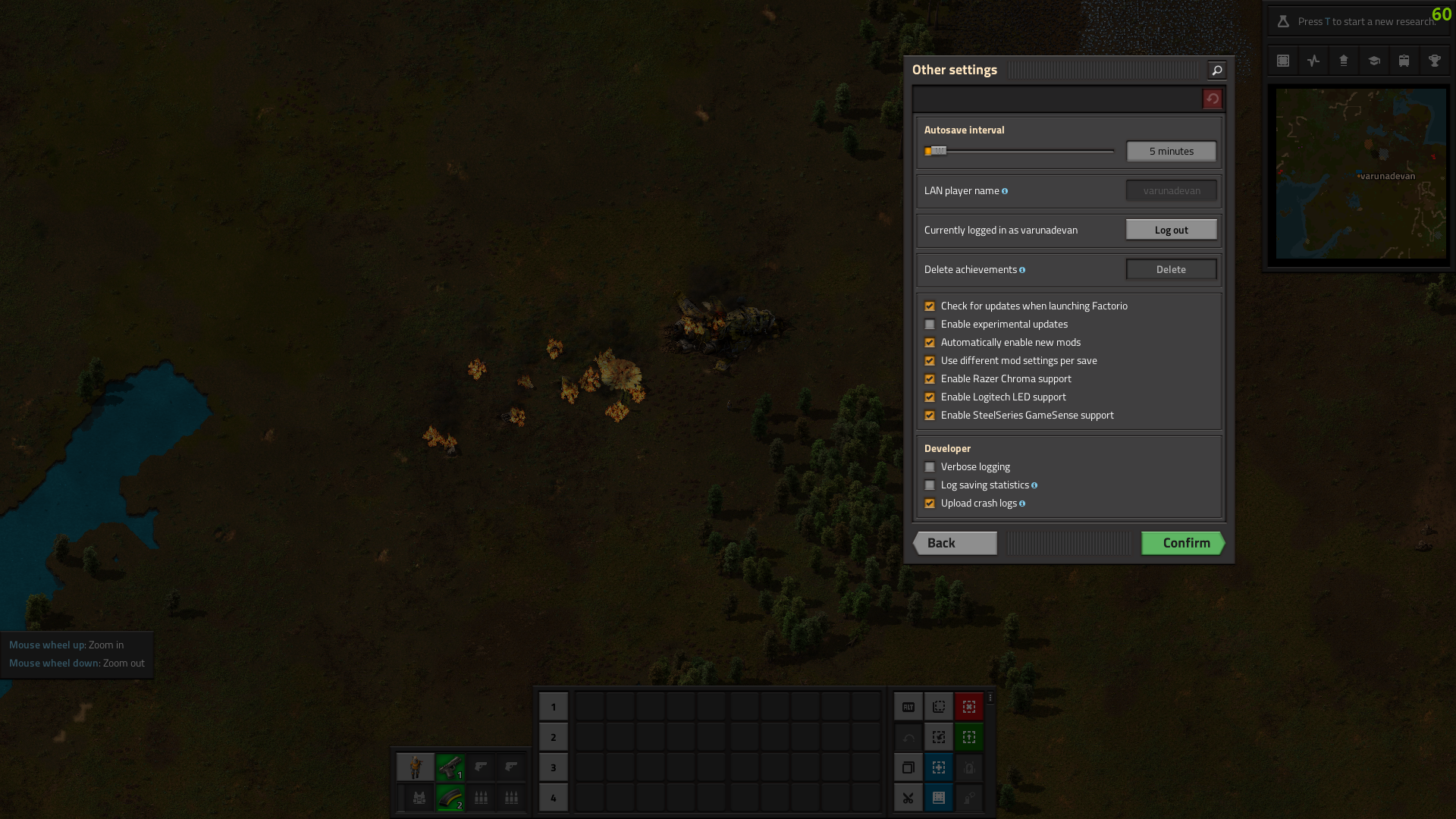
Task: Toggle Use different mod settings per save
Action: pos(930,361)
